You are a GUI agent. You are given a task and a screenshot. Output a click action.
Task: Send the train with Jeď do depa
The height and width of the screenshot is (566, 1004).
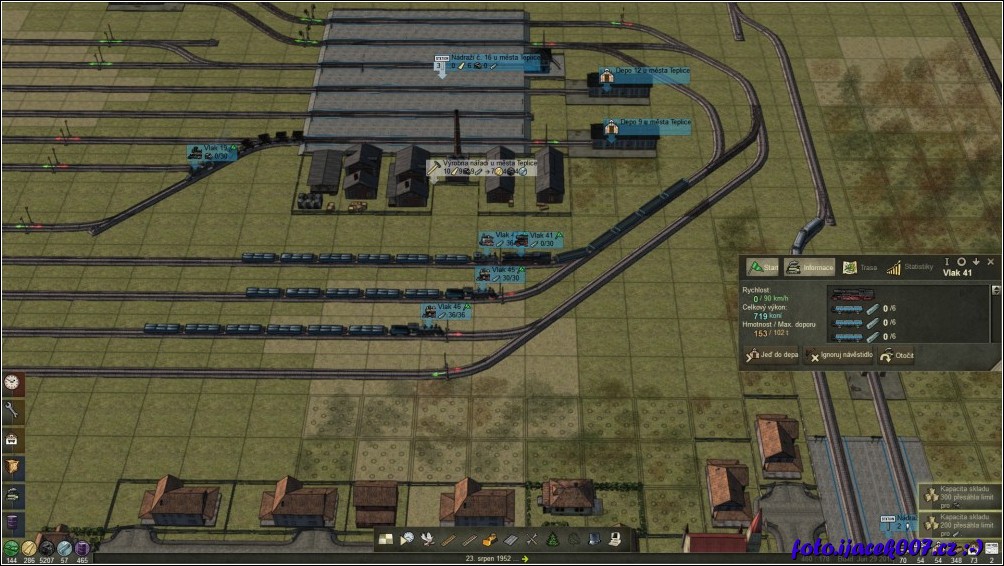click(773, 355)
